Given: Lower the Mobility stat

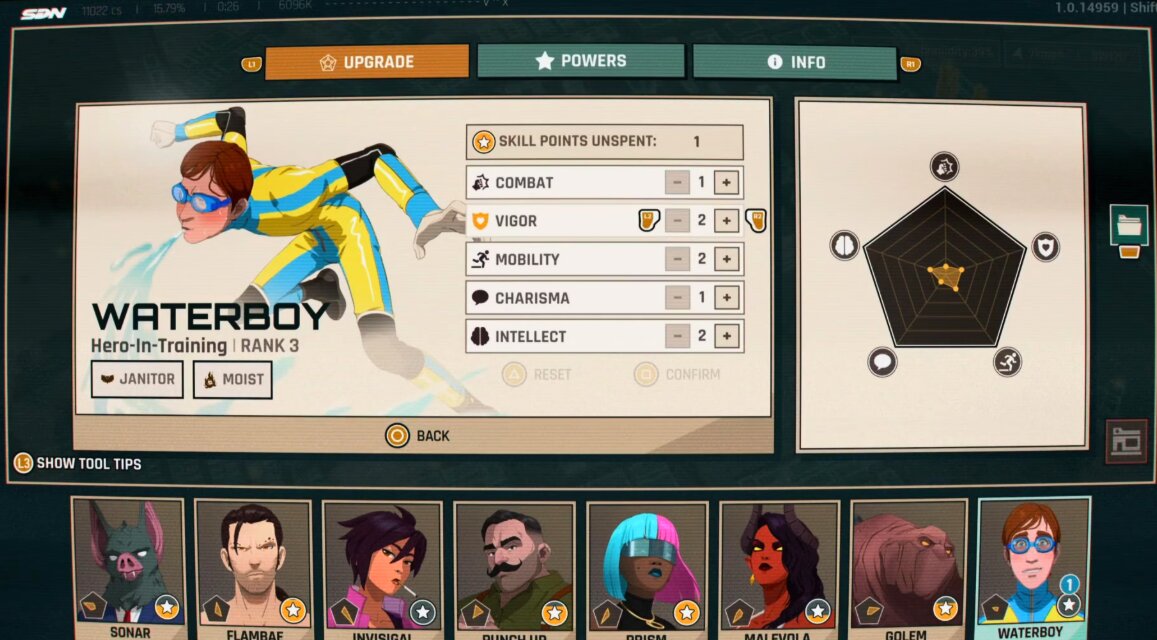Looking at the screenshot, I should point(677,259).
